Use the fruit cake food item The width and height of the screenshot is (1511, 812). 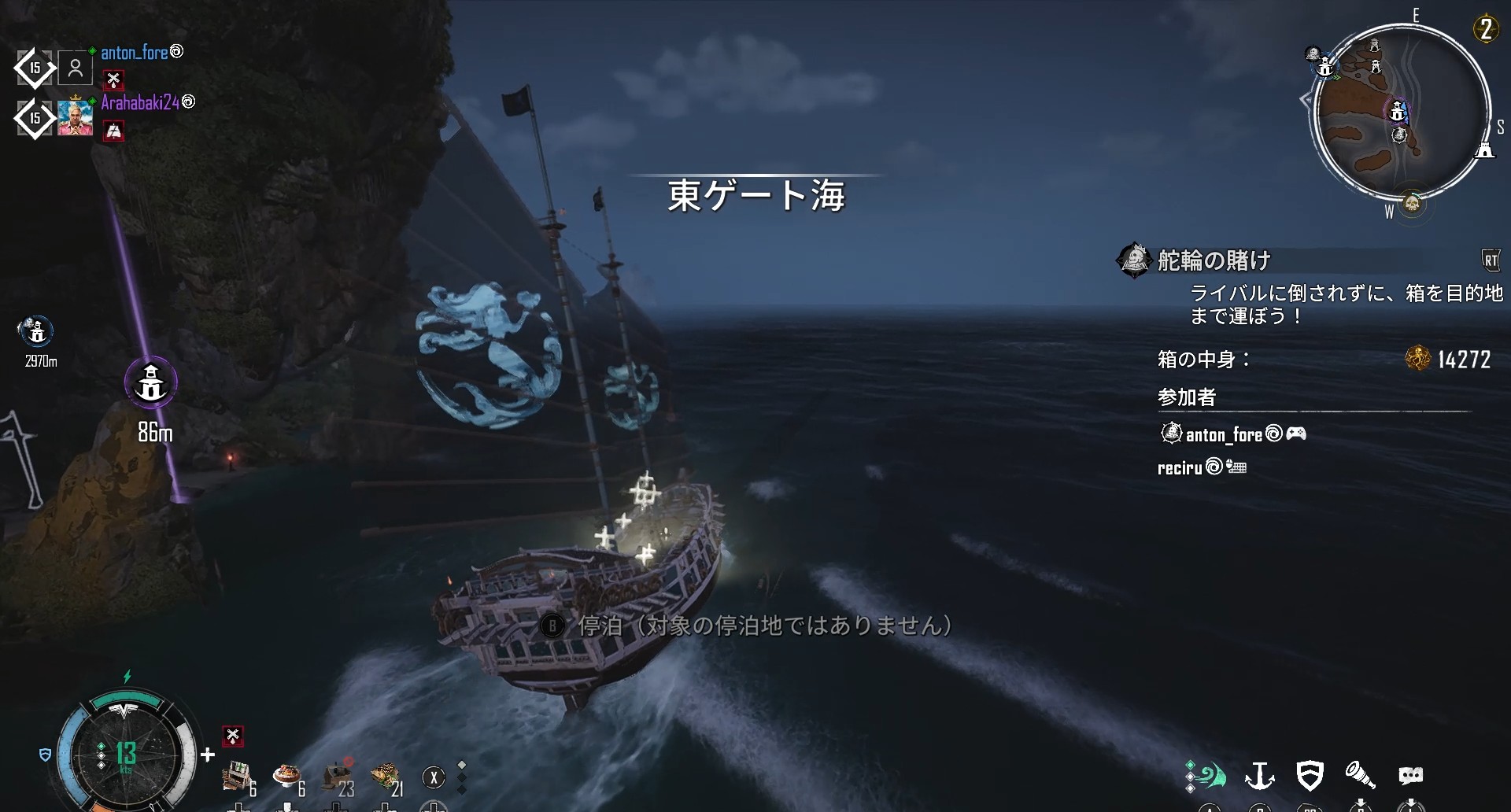(x=287, y=777)
